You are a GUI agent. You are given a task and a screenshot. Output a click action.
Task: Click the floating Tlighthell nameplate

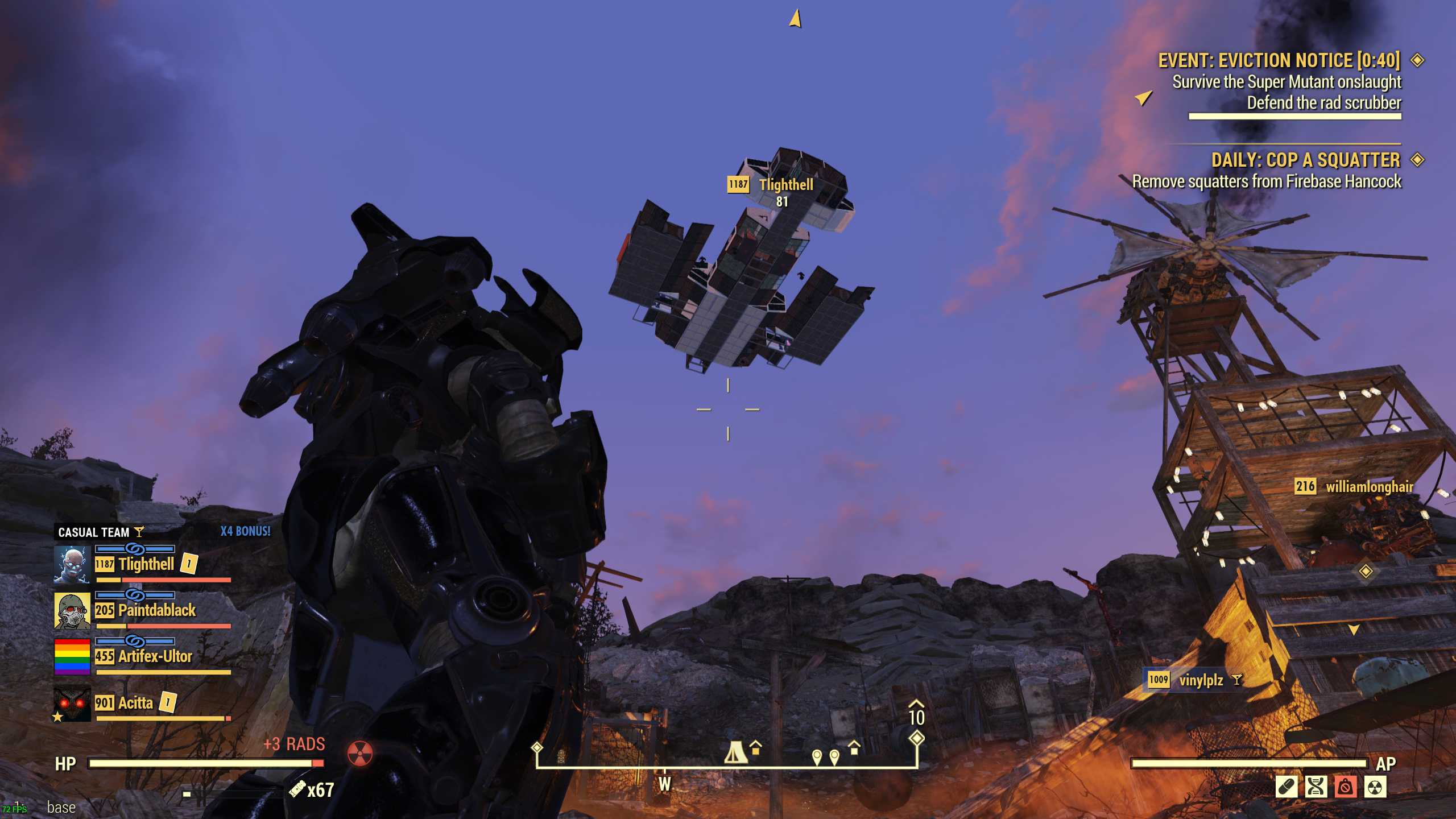(x=785, y=185)
